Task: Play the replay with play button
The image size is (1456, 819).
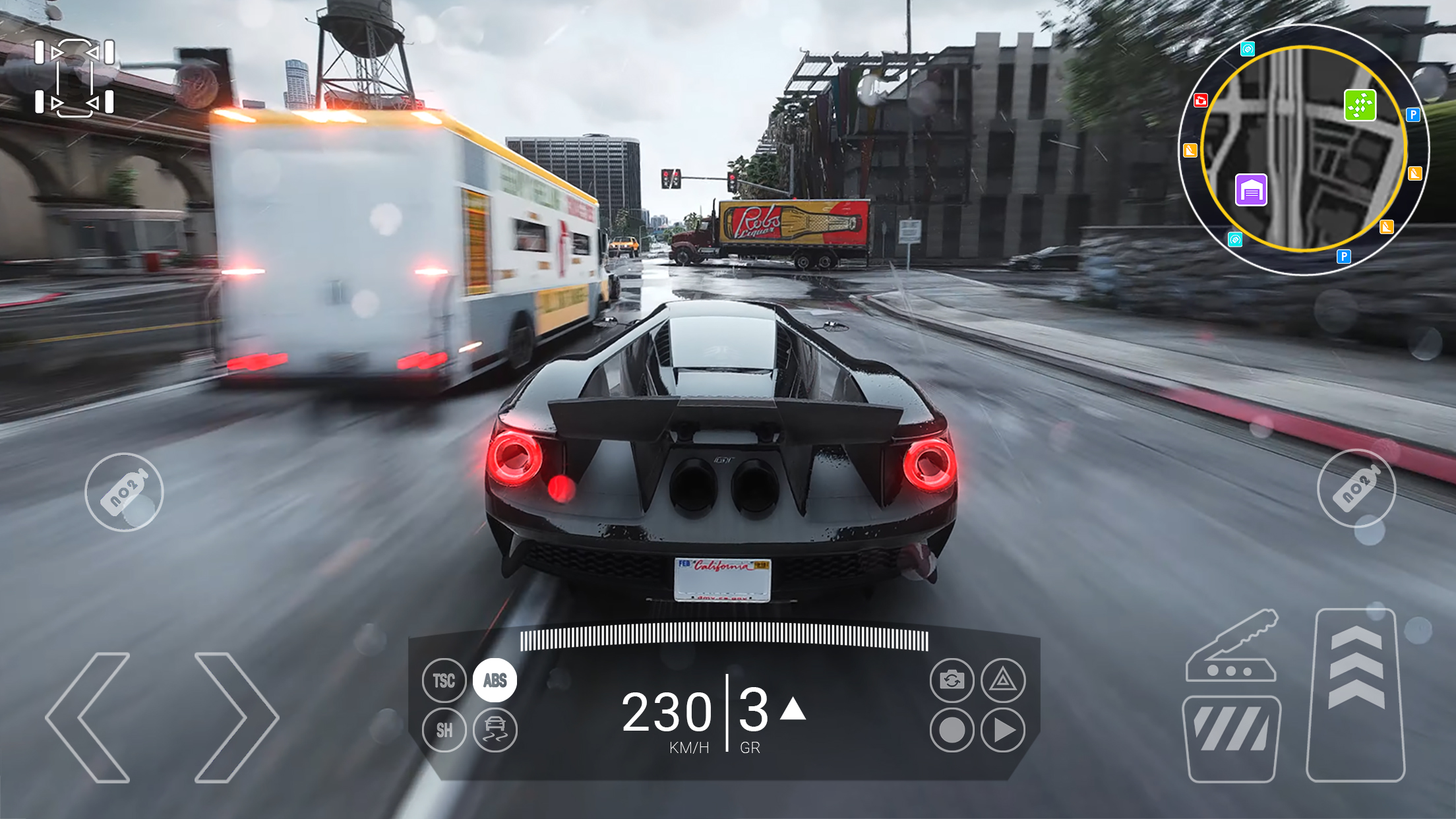Action: point(1004,729)
